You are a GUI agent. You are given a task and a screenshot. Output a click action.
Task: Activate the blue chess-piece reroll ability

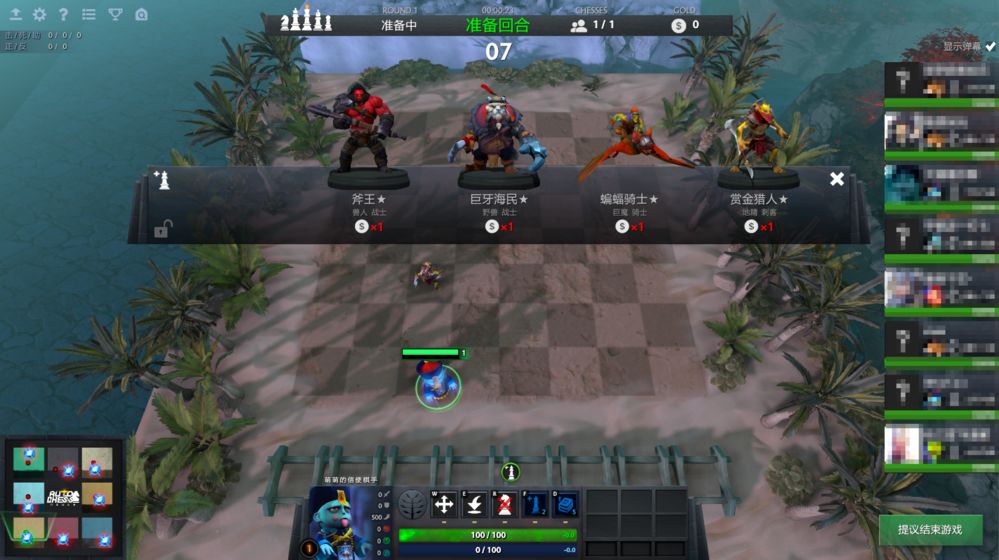pyautogui.click(x=535, y=505)
